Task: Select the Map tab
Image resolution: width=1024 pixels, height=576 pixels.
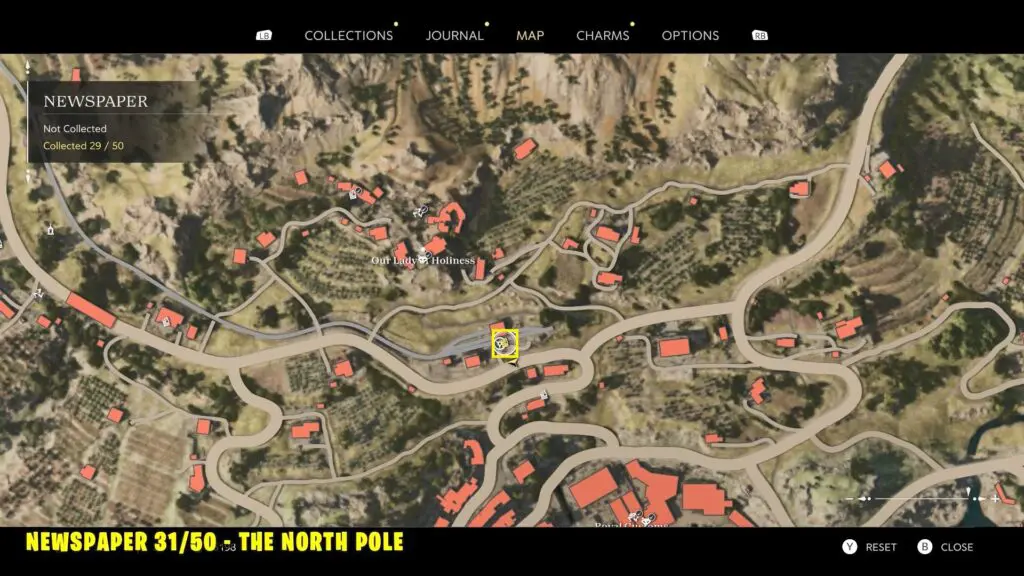Action: pos(530,36)
